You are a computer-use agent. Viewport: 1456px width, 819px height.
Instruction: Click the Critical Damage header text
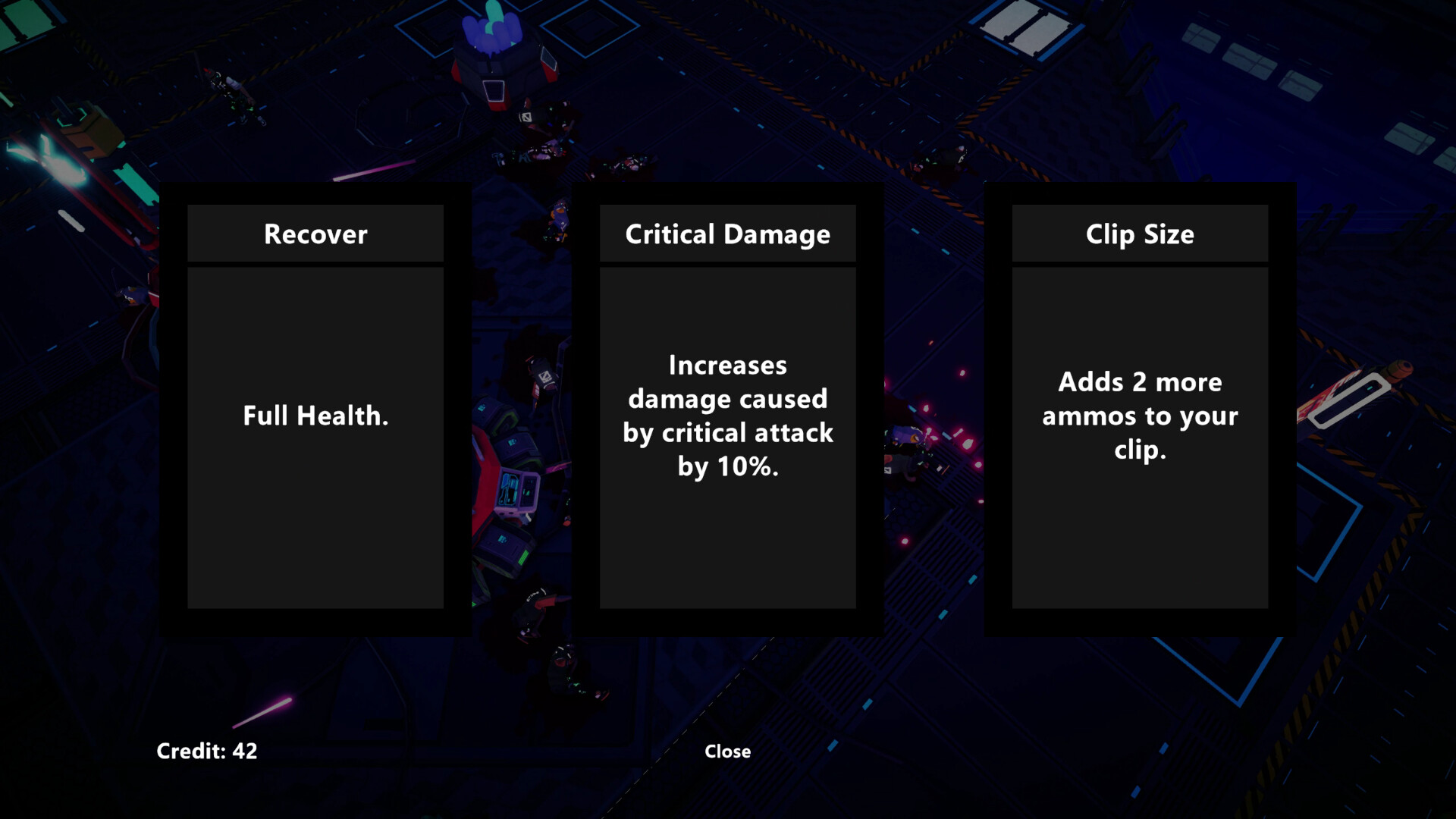(x=726, y=234)
